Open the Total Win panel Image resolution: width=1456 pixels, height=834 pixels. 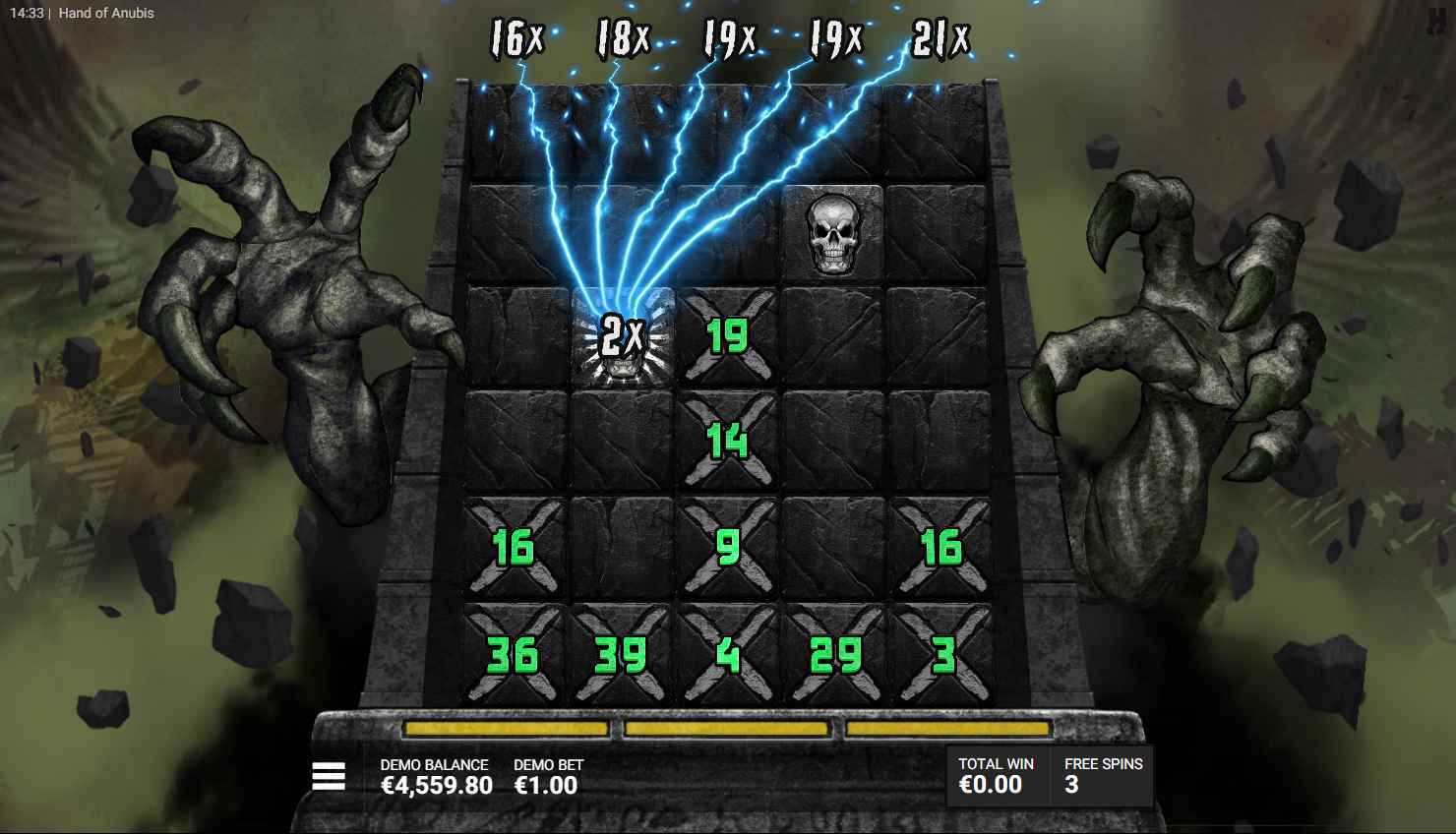[995, 776]
